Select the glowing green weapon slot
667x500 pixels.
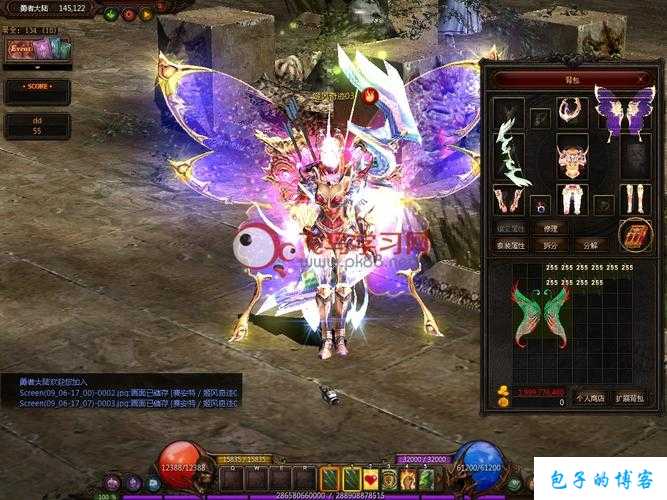(x=511, y=153)
